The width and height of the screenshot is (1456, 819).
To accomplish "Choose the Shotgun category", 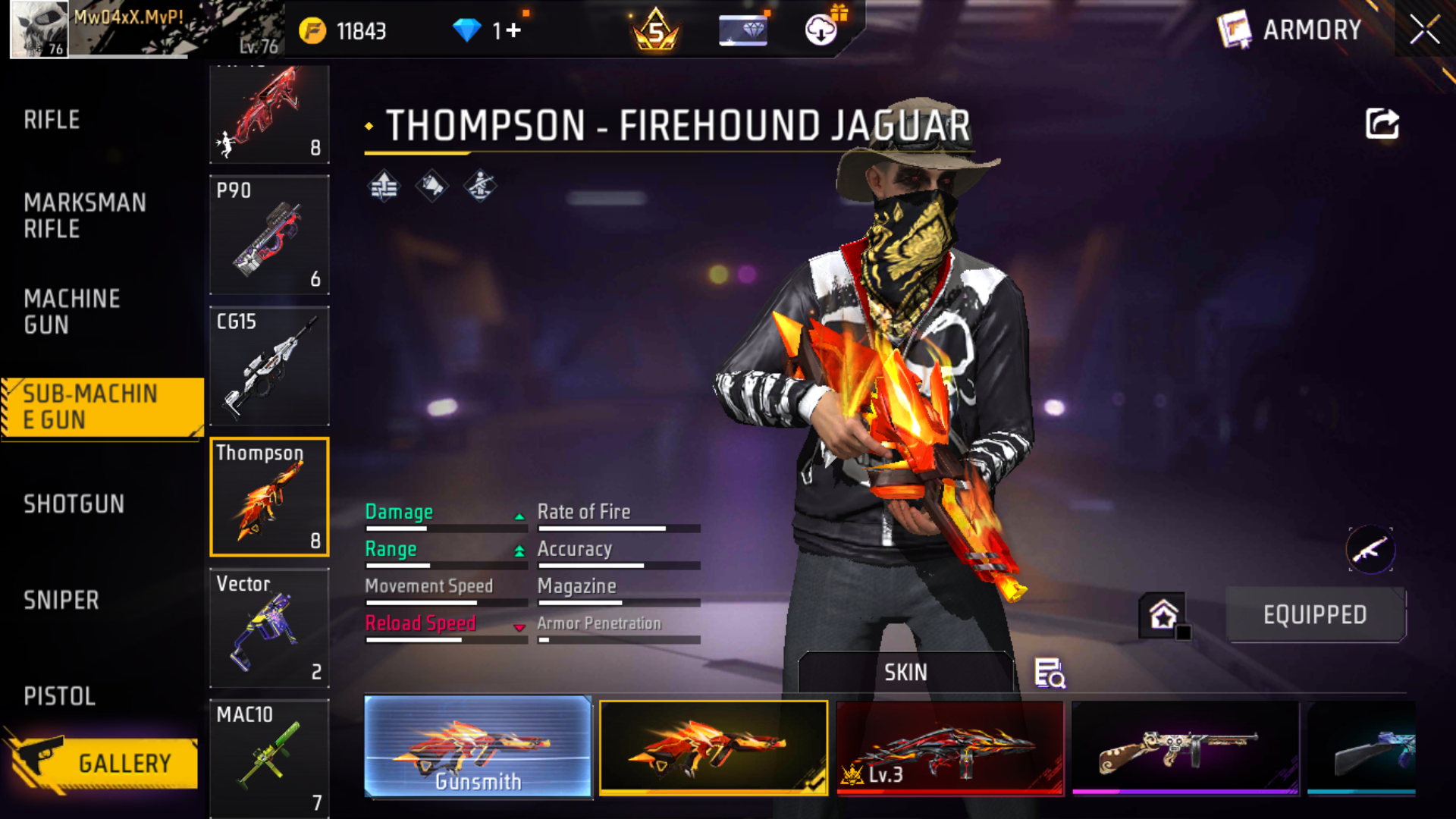I will pyautogui.click(x=74, y=504).
